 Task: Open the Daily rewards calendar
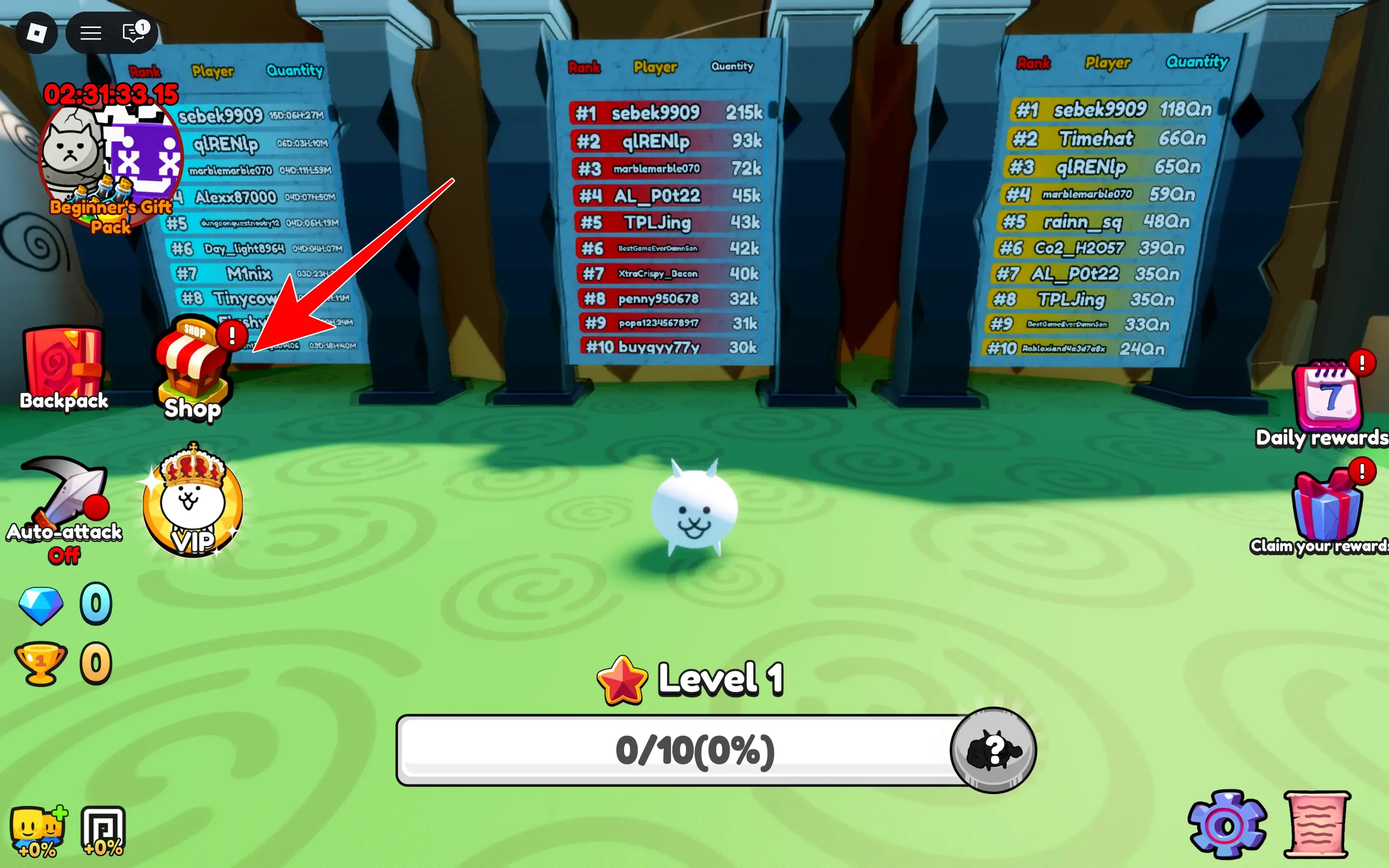tap(1327, 396)
